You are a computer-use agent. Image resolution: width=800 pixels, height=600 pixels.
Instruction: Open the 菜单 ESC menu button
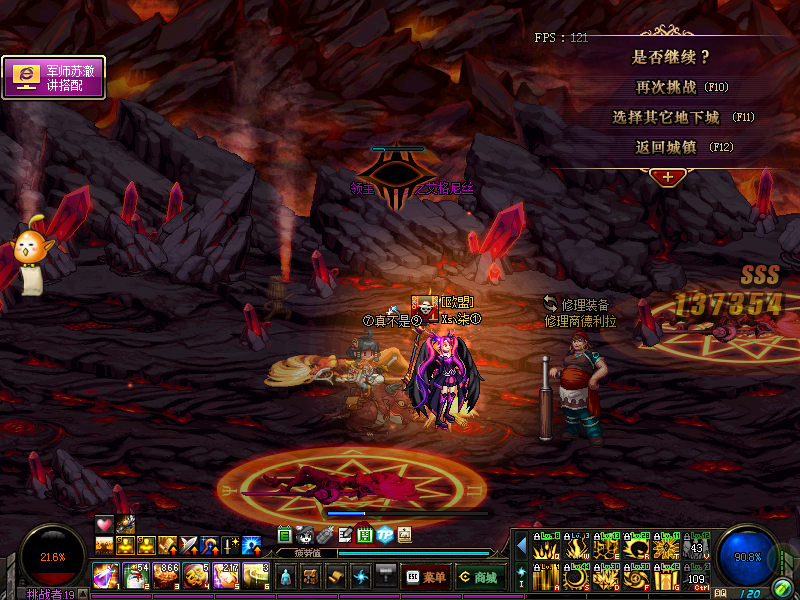coord(426,577)
